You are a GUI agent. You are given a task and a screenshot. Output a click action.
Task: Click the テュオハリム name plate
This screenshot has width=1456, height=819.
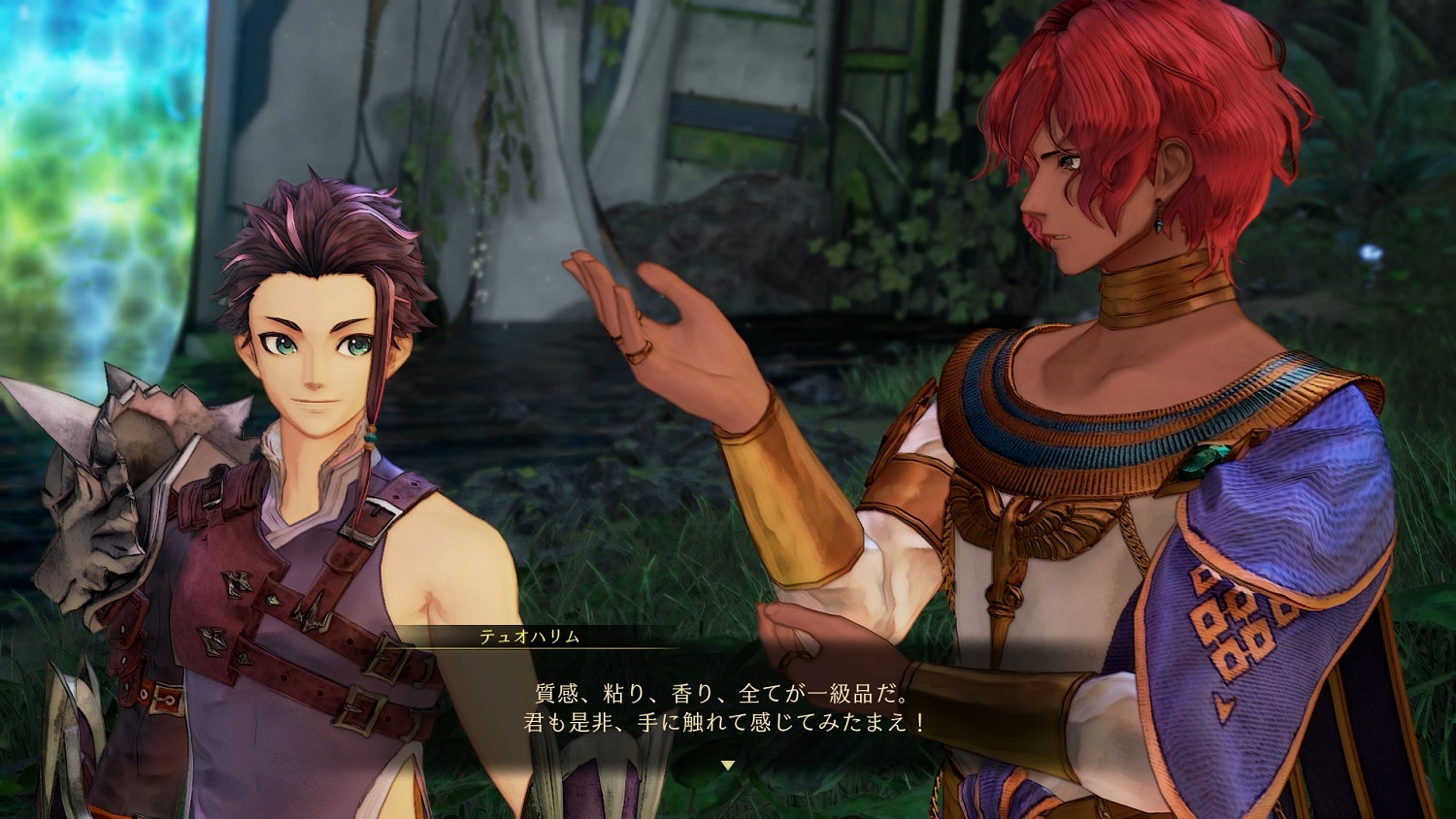coord(529,638)
